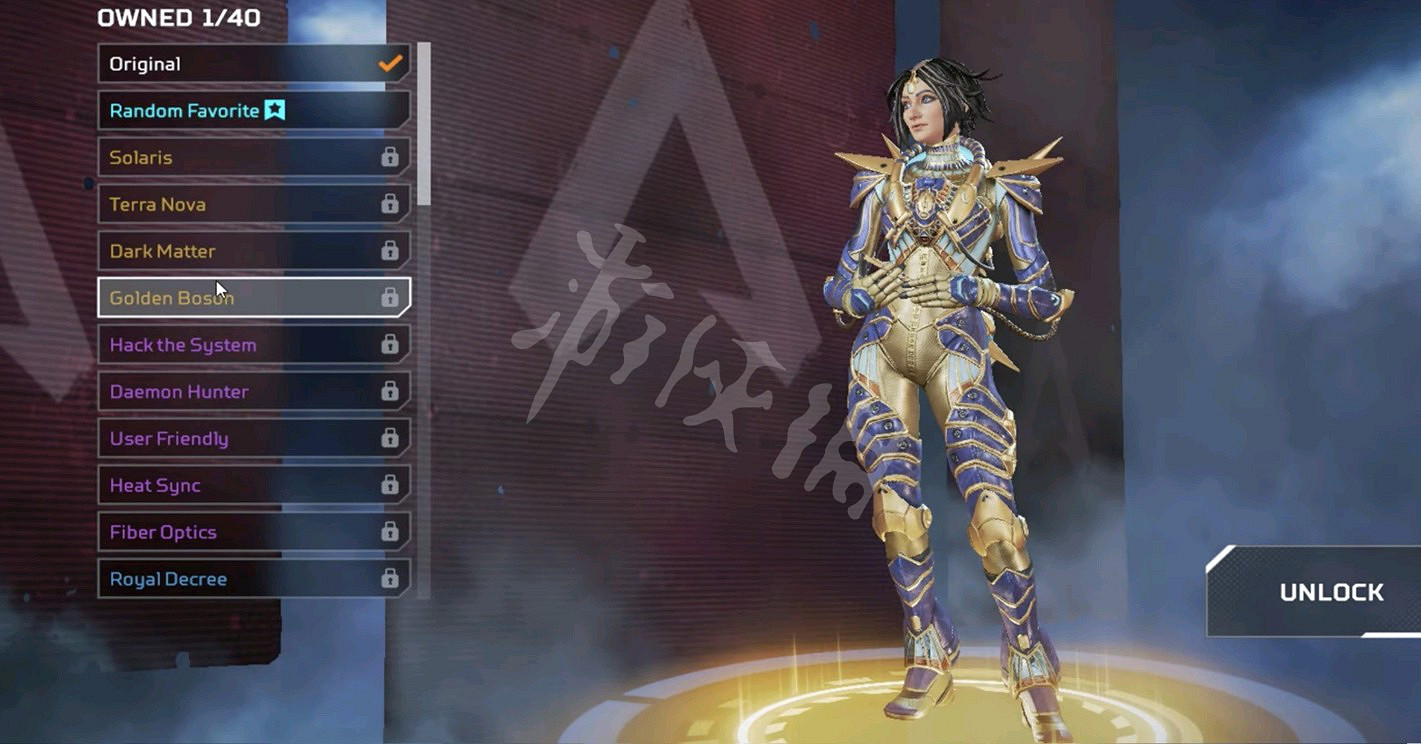Click the lock icon on Solaris skin
This screenshot has width=1421, height=744.
point(391,157)
